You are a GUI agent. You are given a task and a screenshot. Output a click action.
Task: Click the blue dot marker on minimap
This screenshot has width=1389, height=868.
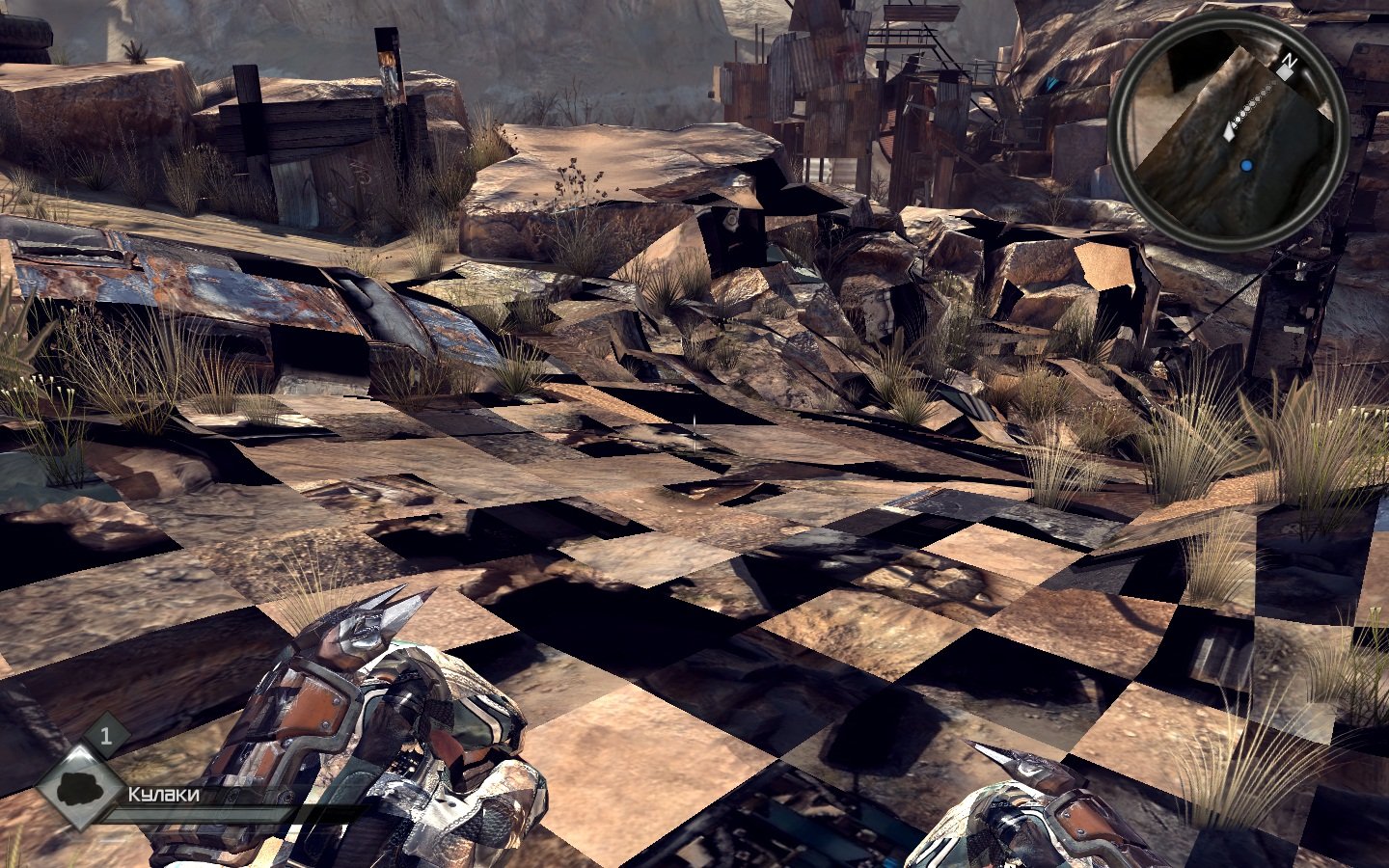[x=1246, y=167]
